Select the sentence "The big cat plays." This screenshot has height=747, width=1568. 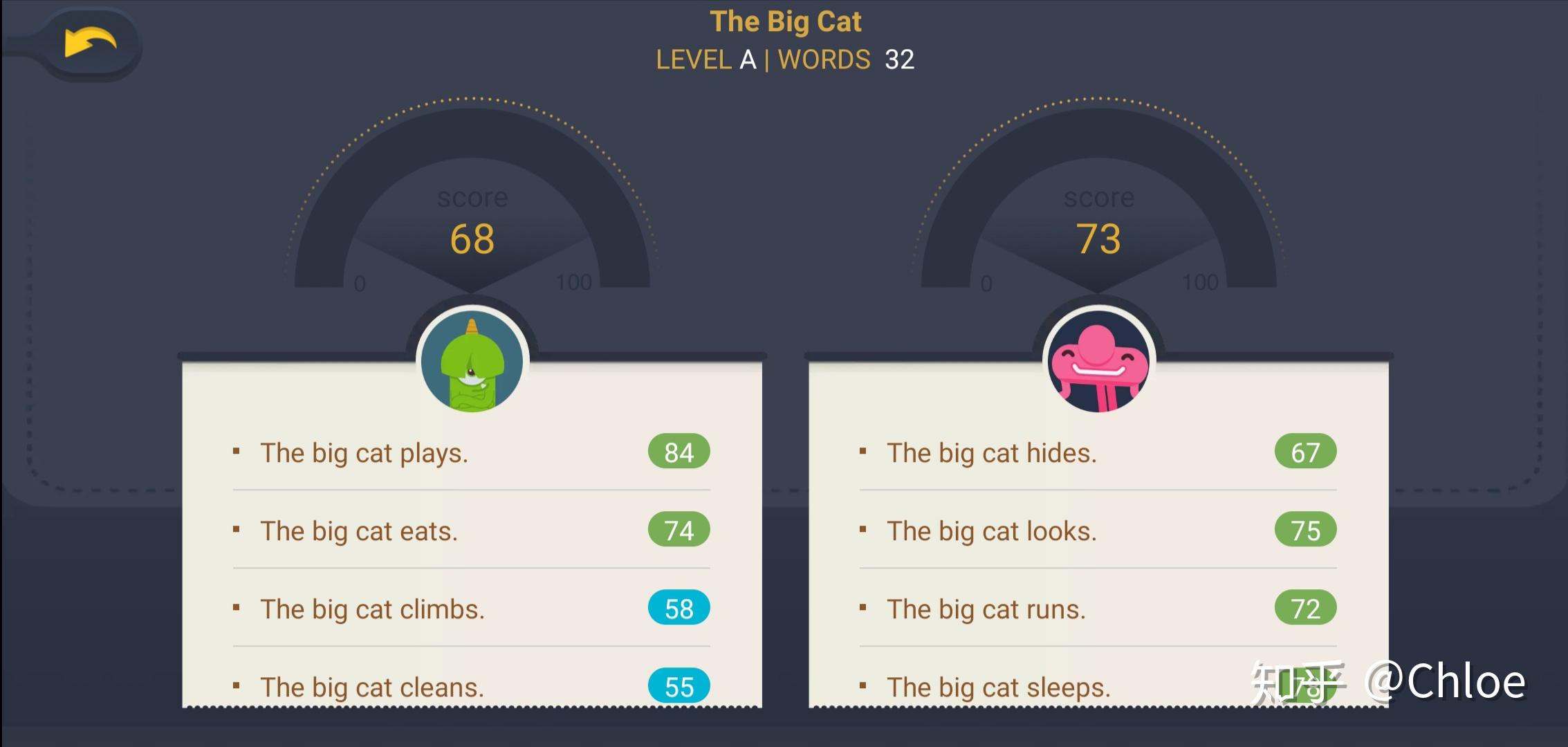365,453
